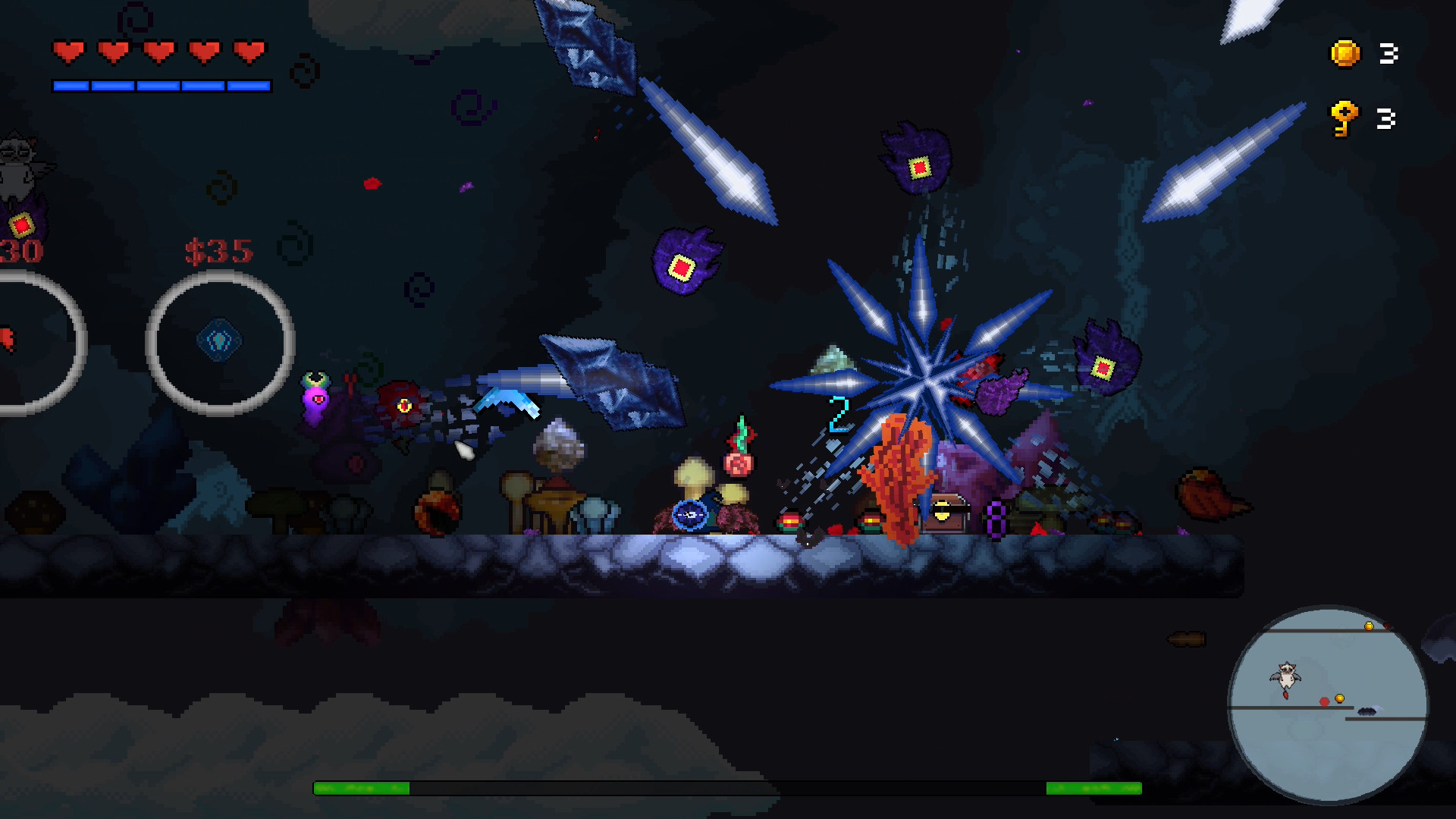Select the player inside the blue bubble shield
The image size is (1456, 819).
692,516
